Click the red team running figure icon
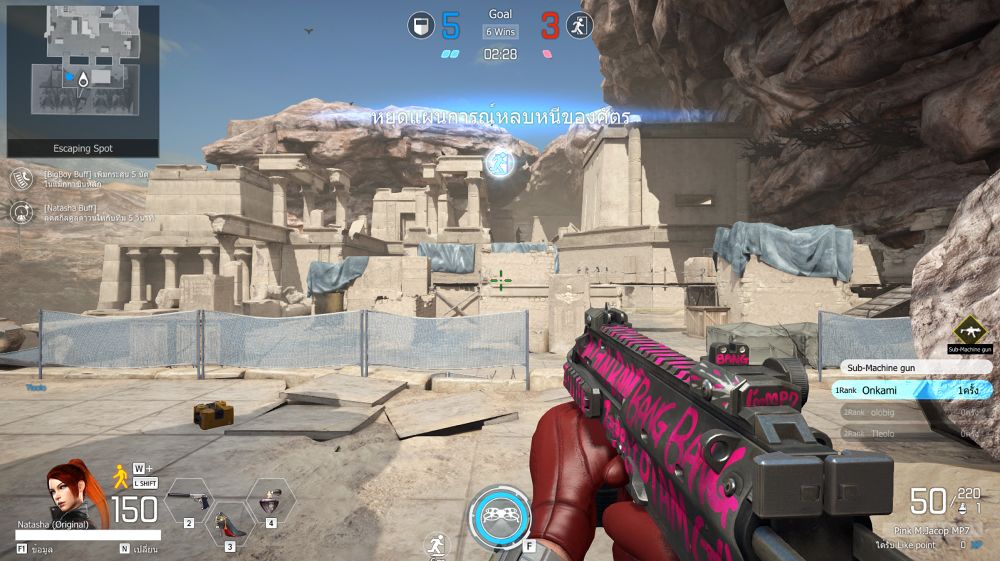The width and height of the screenshot is (1000, 561). [579, 25]
